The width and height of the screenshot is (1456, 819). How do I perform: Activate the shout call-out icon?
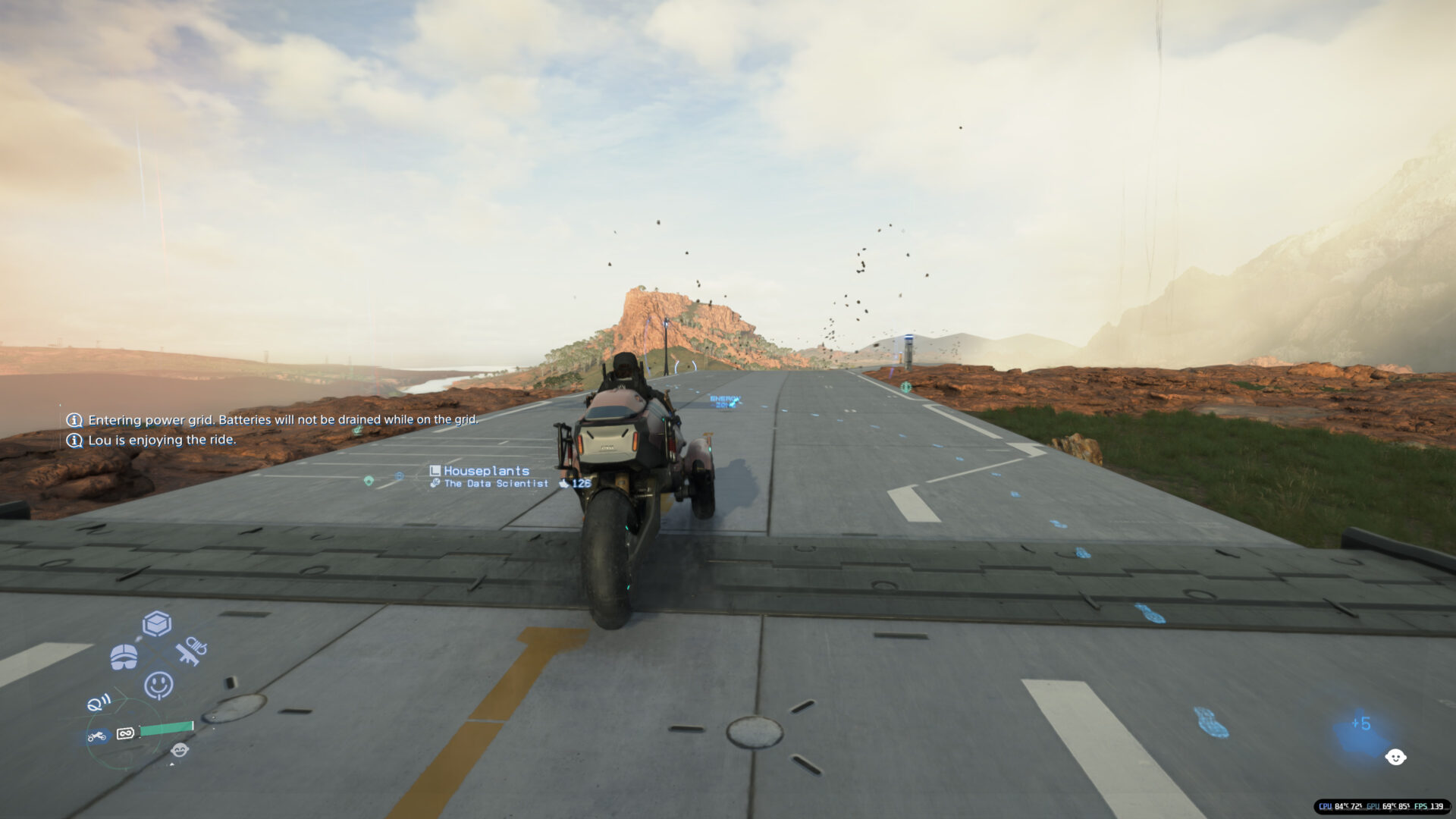[98, 703]
